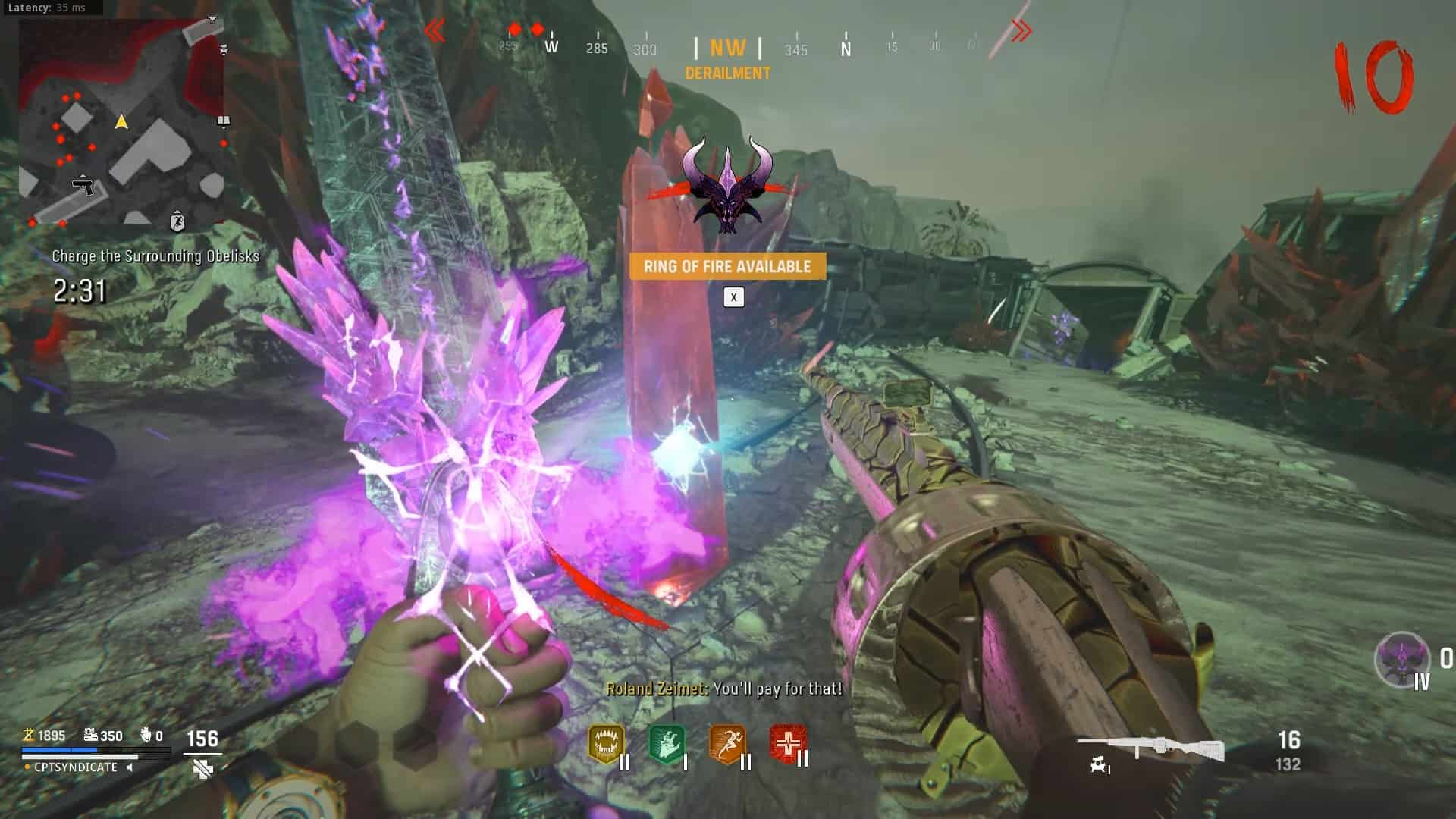This screenshot has height=819, width=1456.
Task: Click the salvage icon next to 350
Action: coord(90,735)
